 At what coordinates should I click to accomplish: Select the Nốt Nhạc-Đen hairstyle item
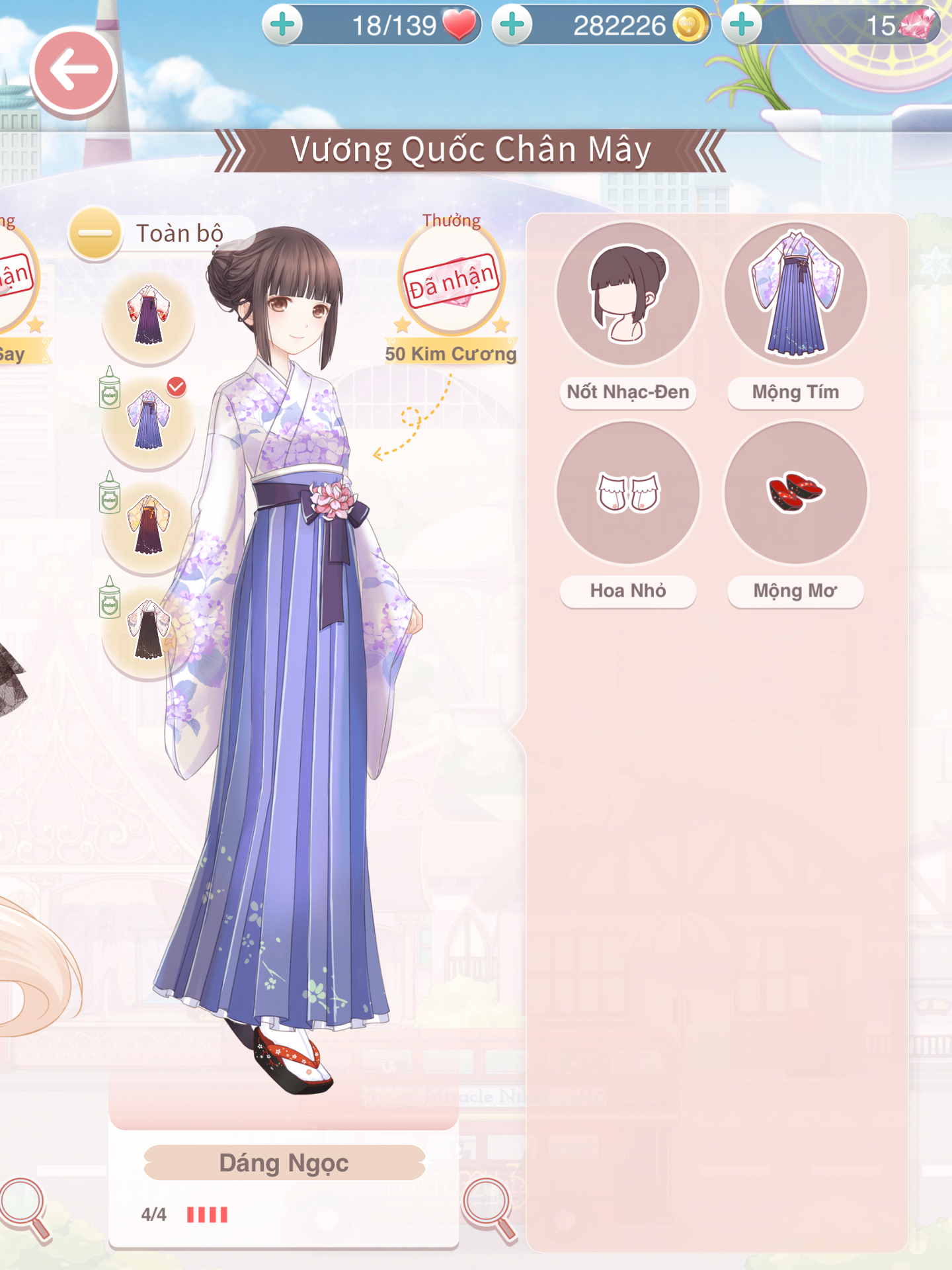click(628, 294)
